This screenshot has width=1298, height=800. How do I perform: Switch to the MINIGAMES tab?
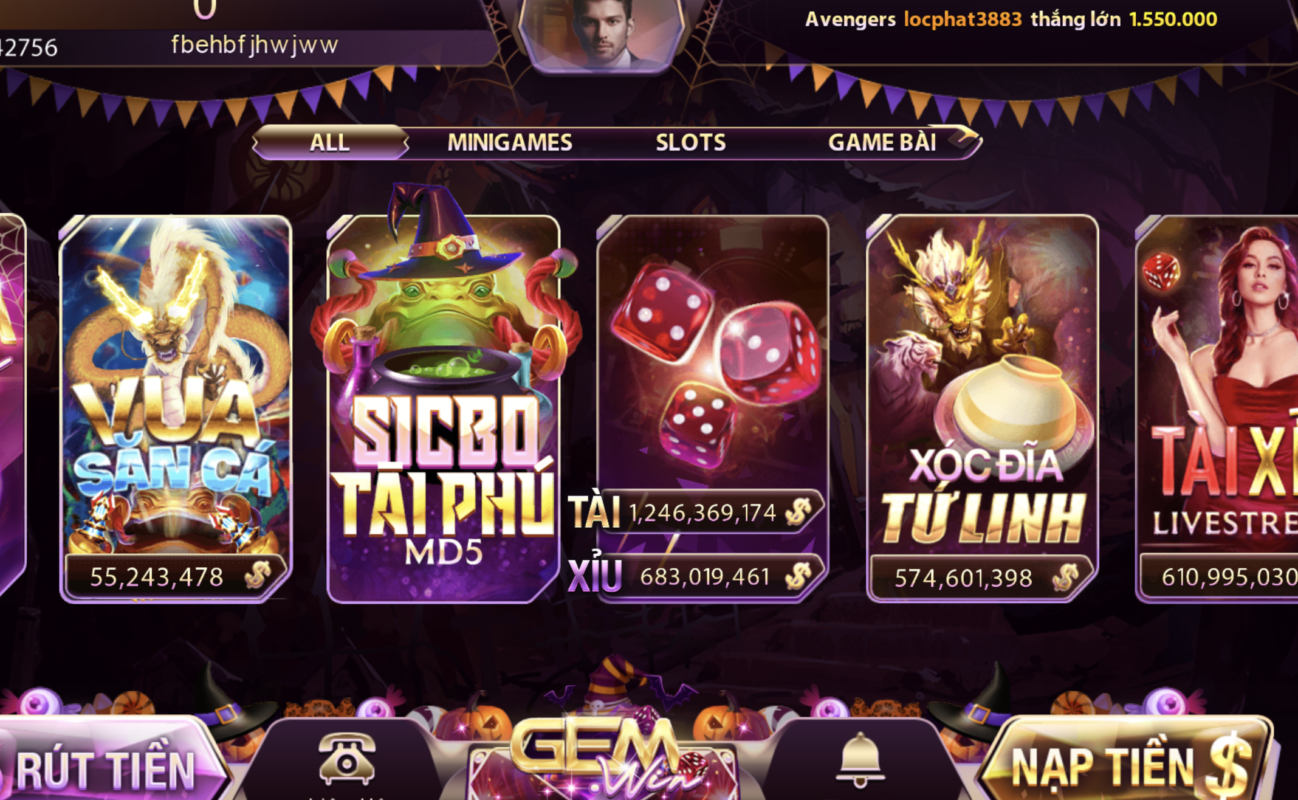tap(508, 142)
